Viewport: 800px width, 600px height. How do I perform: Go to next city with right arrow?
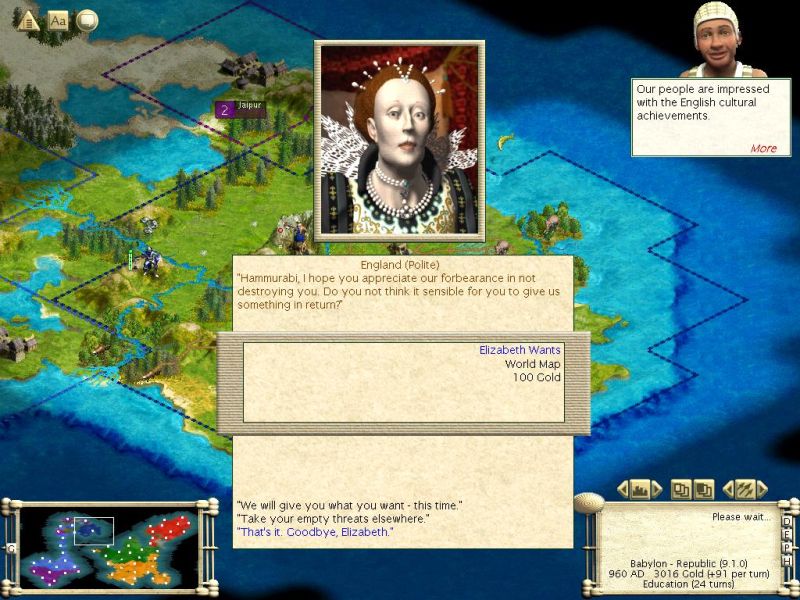pos(656,489)
